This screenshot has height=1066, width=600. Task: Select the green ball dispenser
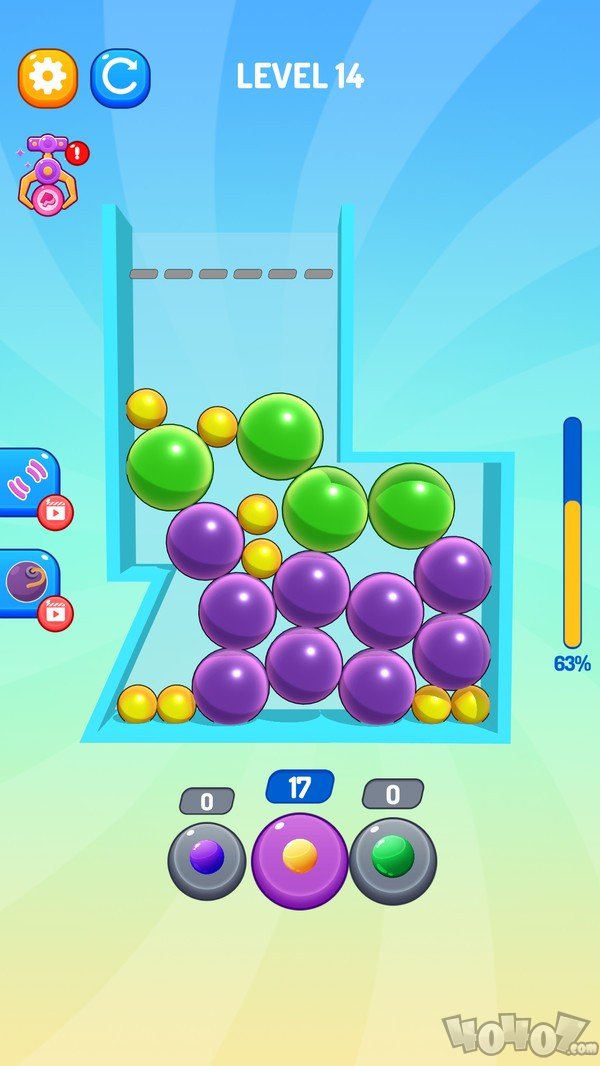pyautogui.click(x=392, y=860)
